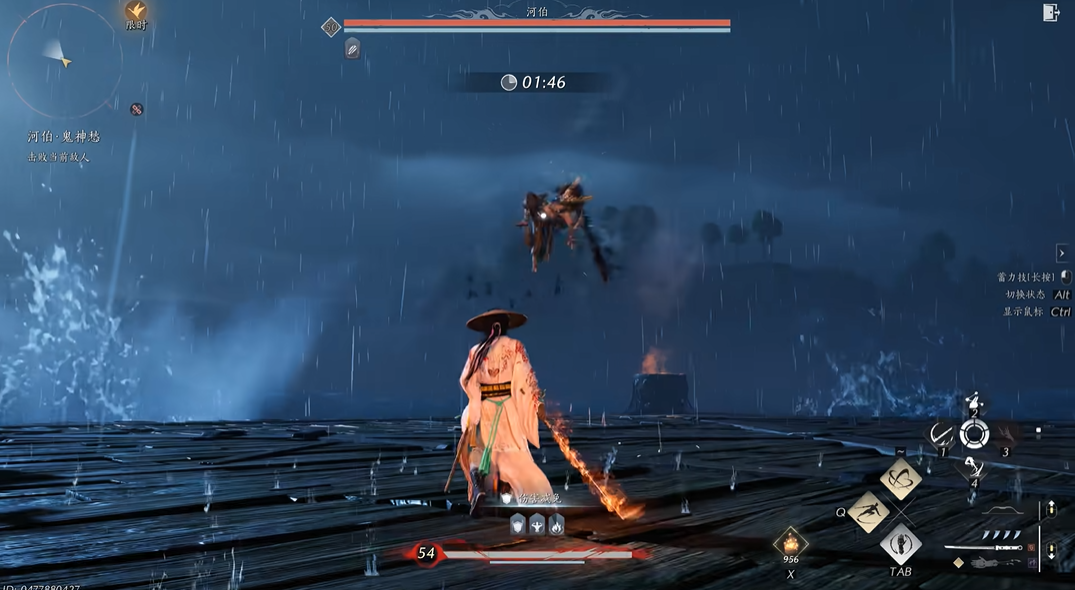Inspect the shield buff status icon

518,524
